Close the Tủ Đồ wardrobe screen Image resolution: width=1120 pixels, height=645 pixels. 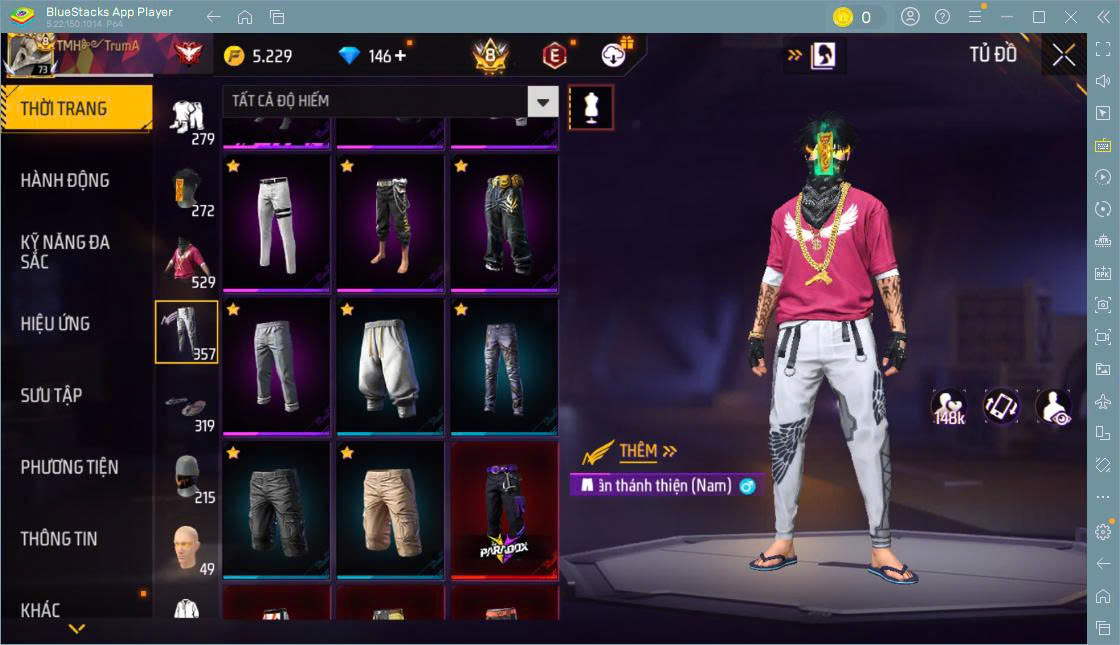coord(1064,55)
